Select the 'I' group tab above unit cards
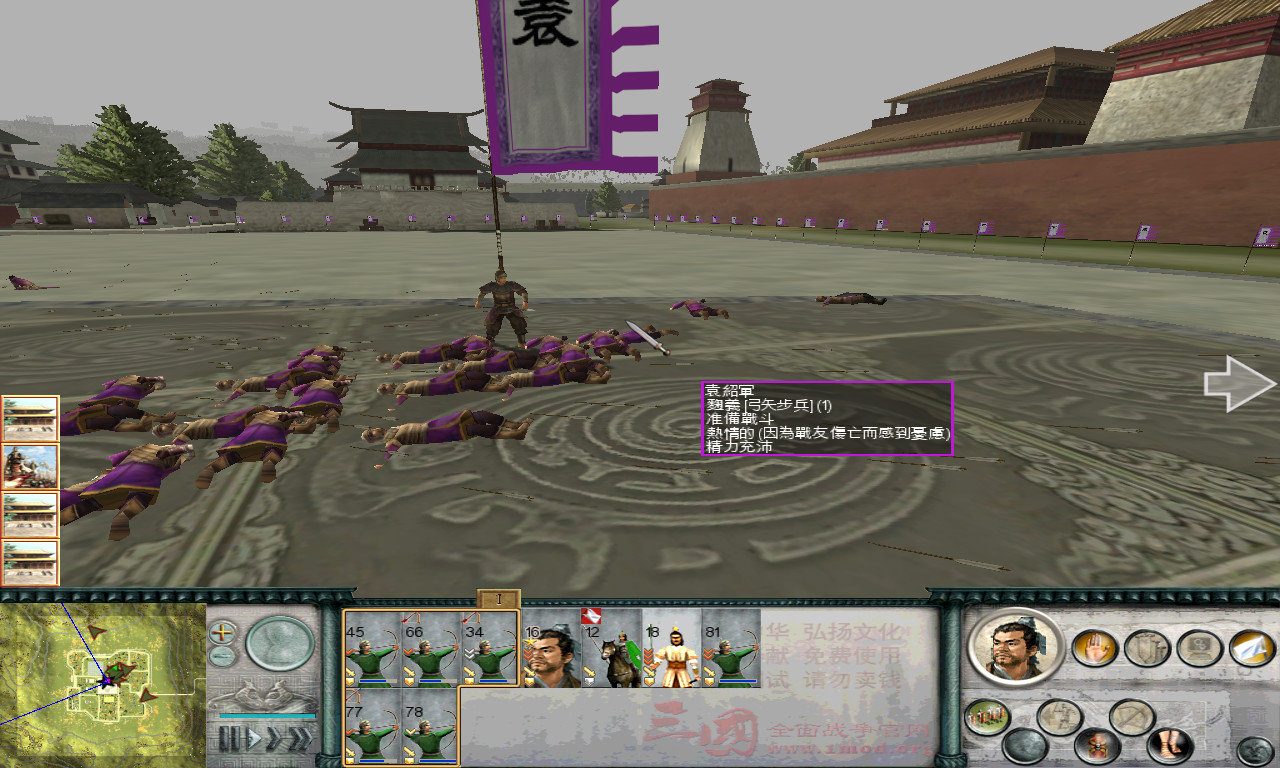1280x768 pixels. click(x=499, y=599)
